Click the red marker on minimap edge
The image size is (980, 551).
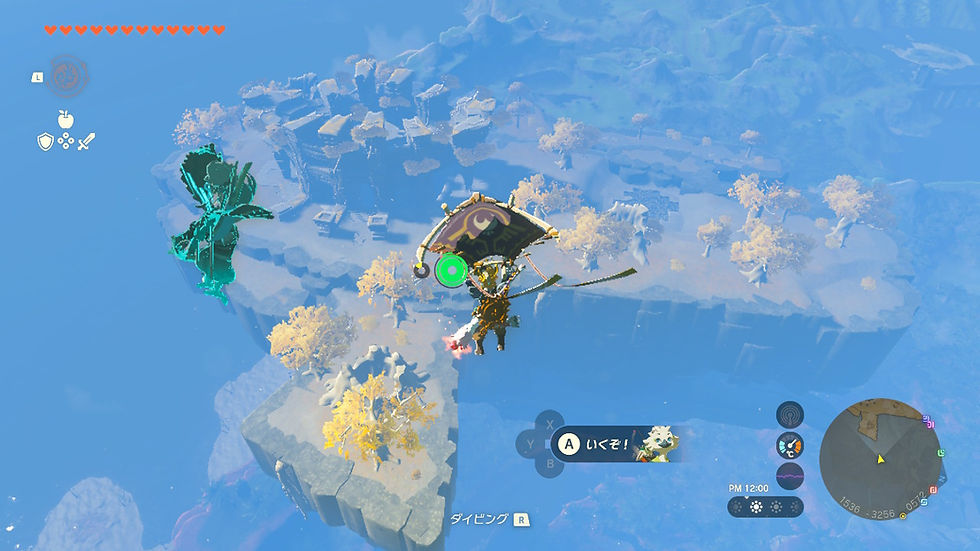[934, 490]
